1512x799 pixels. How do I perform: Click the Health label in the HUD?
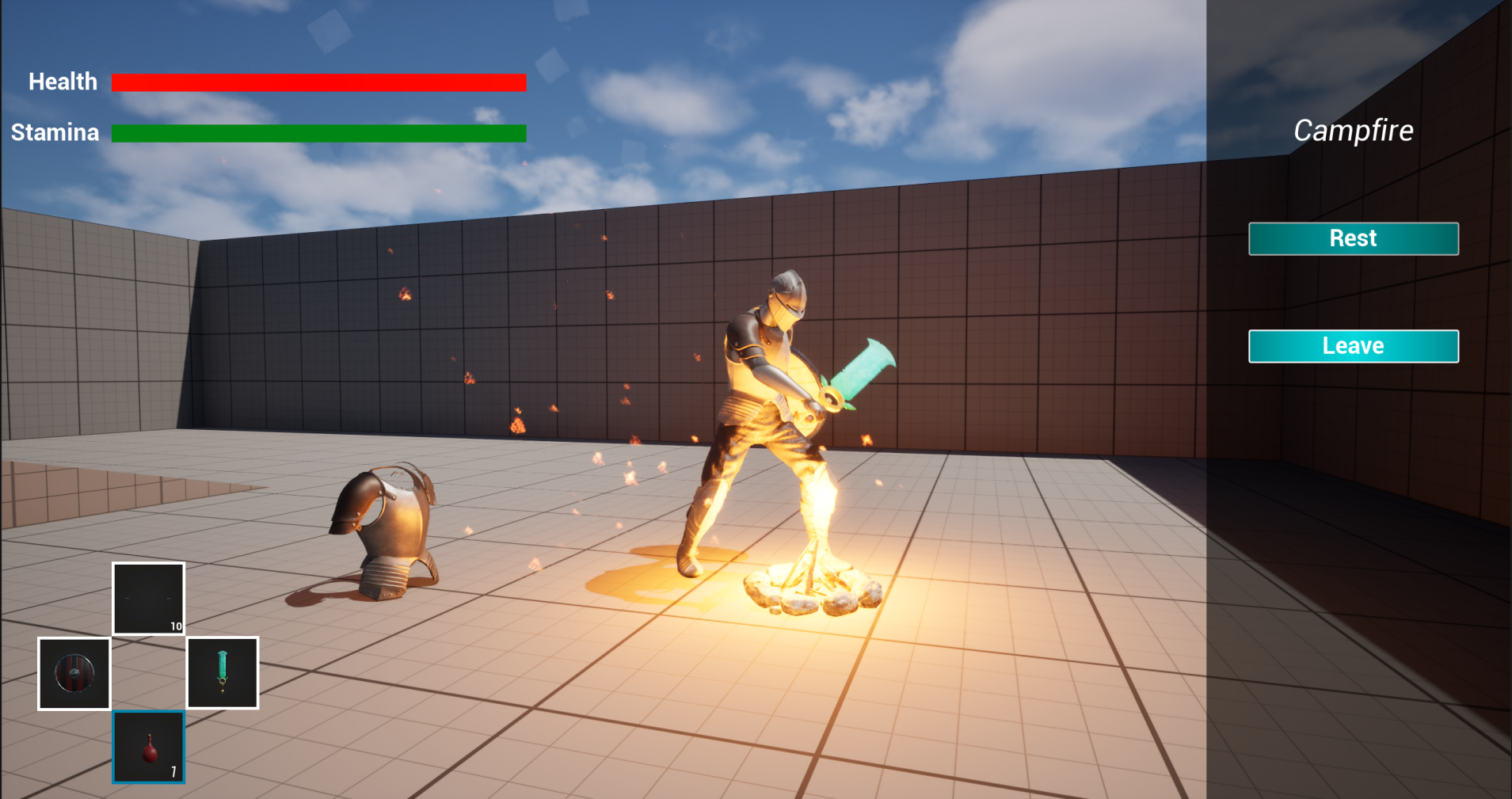[x=63, y=81]
